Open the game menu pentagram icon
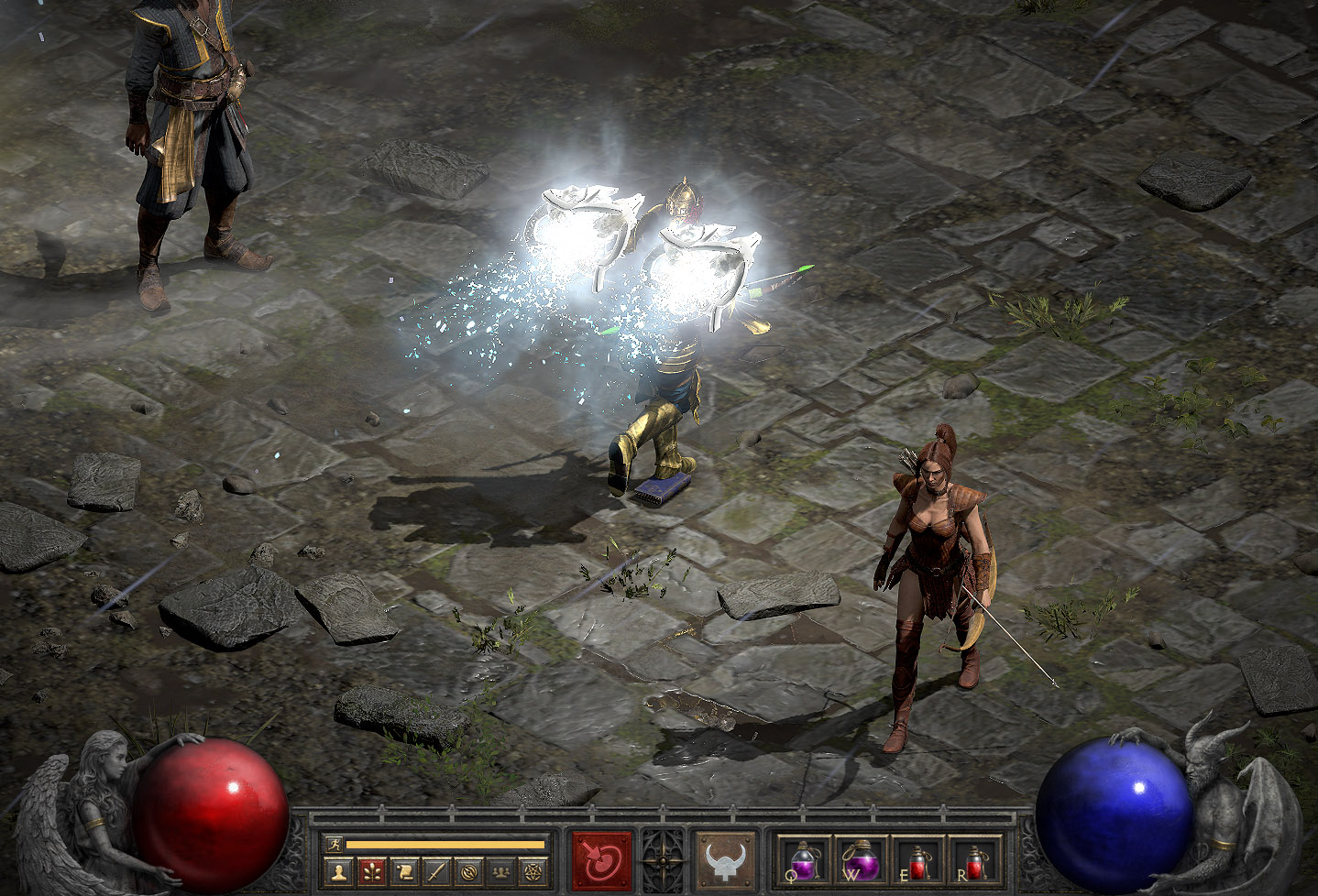This screenshot has width=1318, height=896. 533,870
